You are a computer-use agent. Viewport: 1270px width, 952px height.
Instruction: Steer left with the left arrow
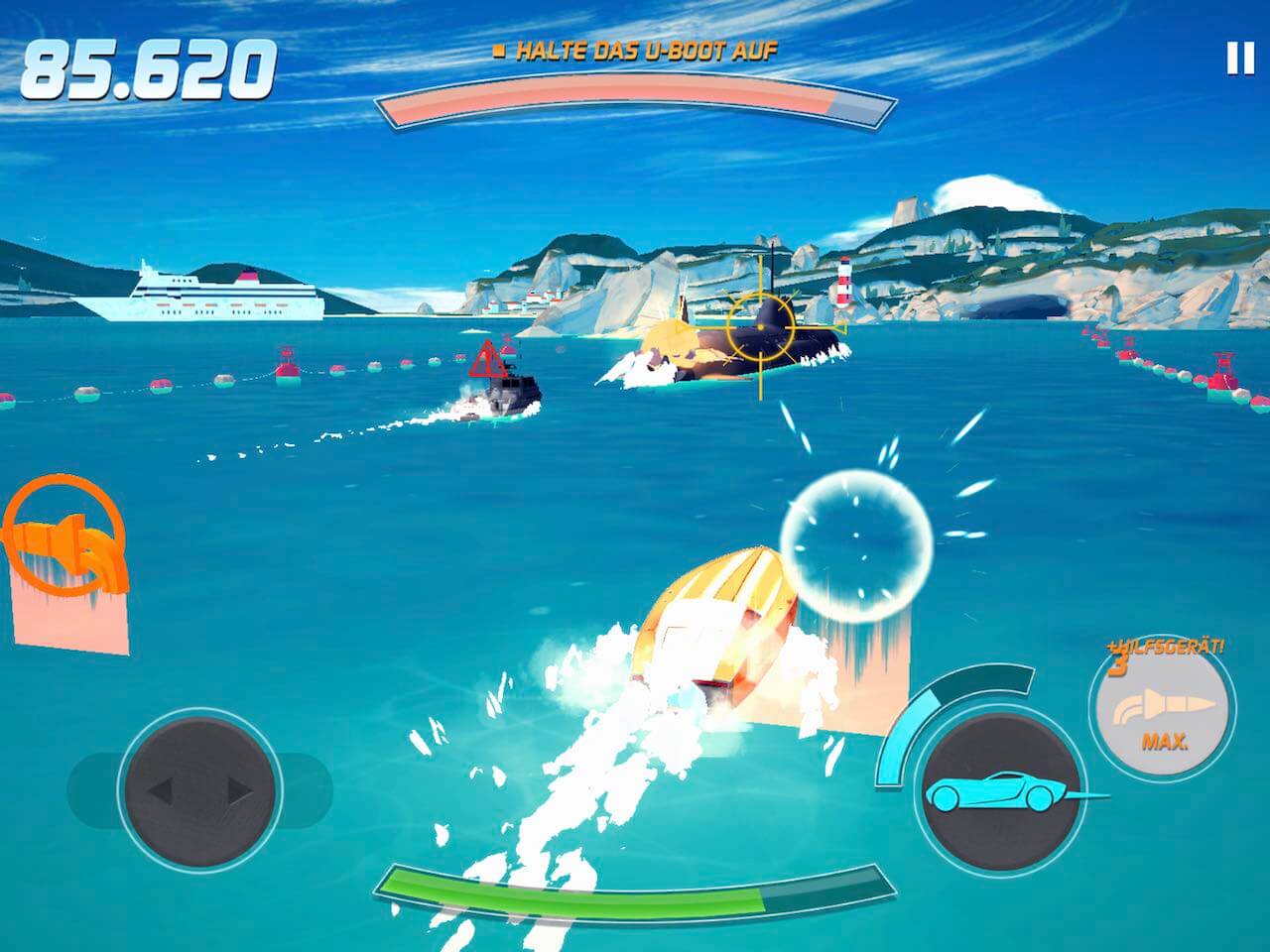pyautogui.click(x=161, y=790)
